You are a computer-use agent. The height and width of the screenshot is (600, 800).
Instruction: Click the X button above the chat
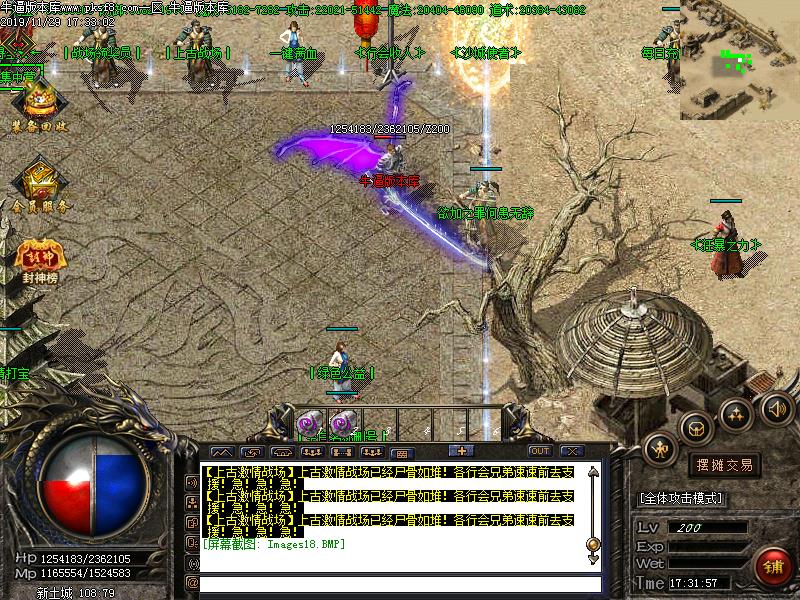571,451
